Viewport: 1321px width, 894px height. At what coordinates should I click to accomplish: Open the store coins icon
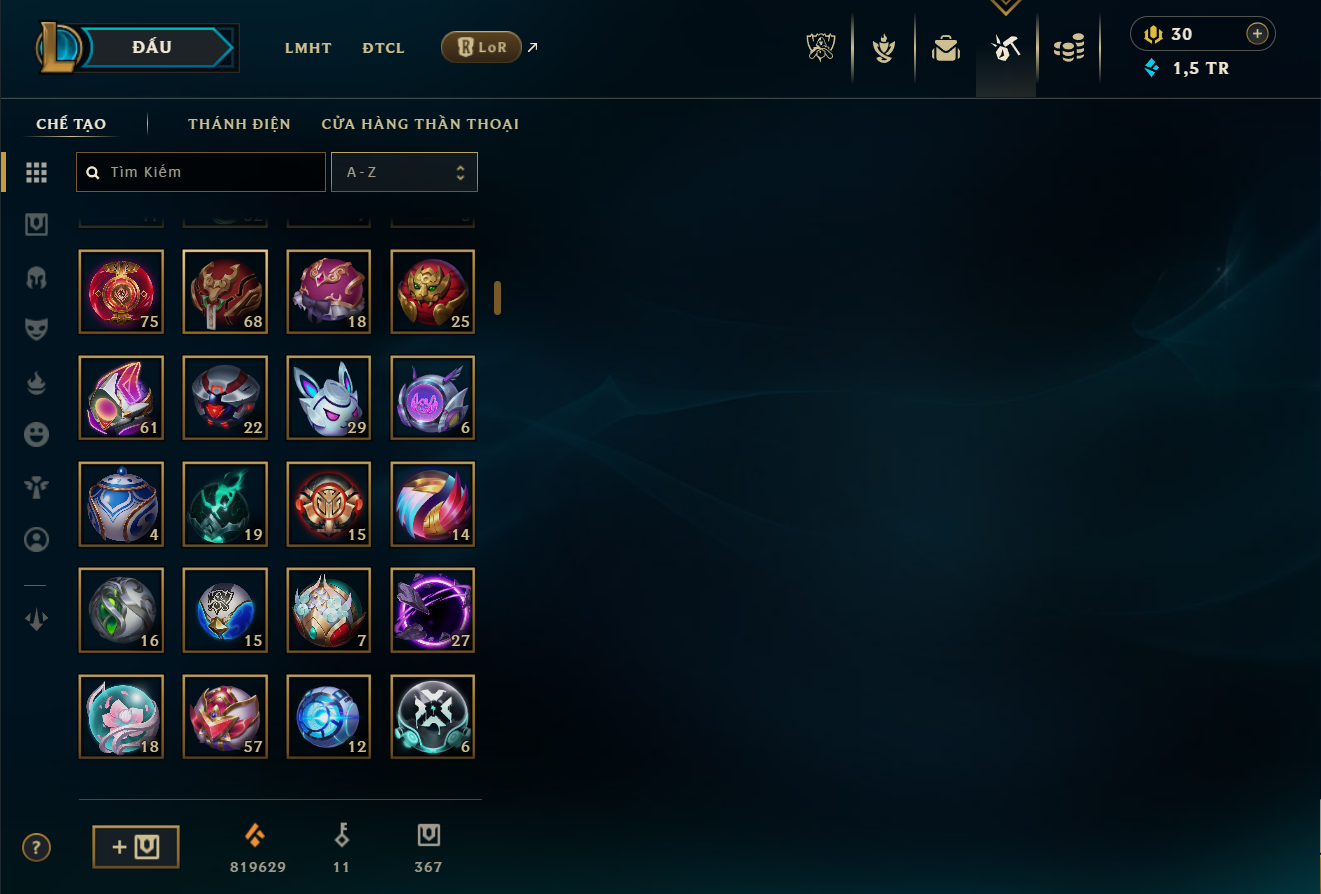[x=1069, y=48]
